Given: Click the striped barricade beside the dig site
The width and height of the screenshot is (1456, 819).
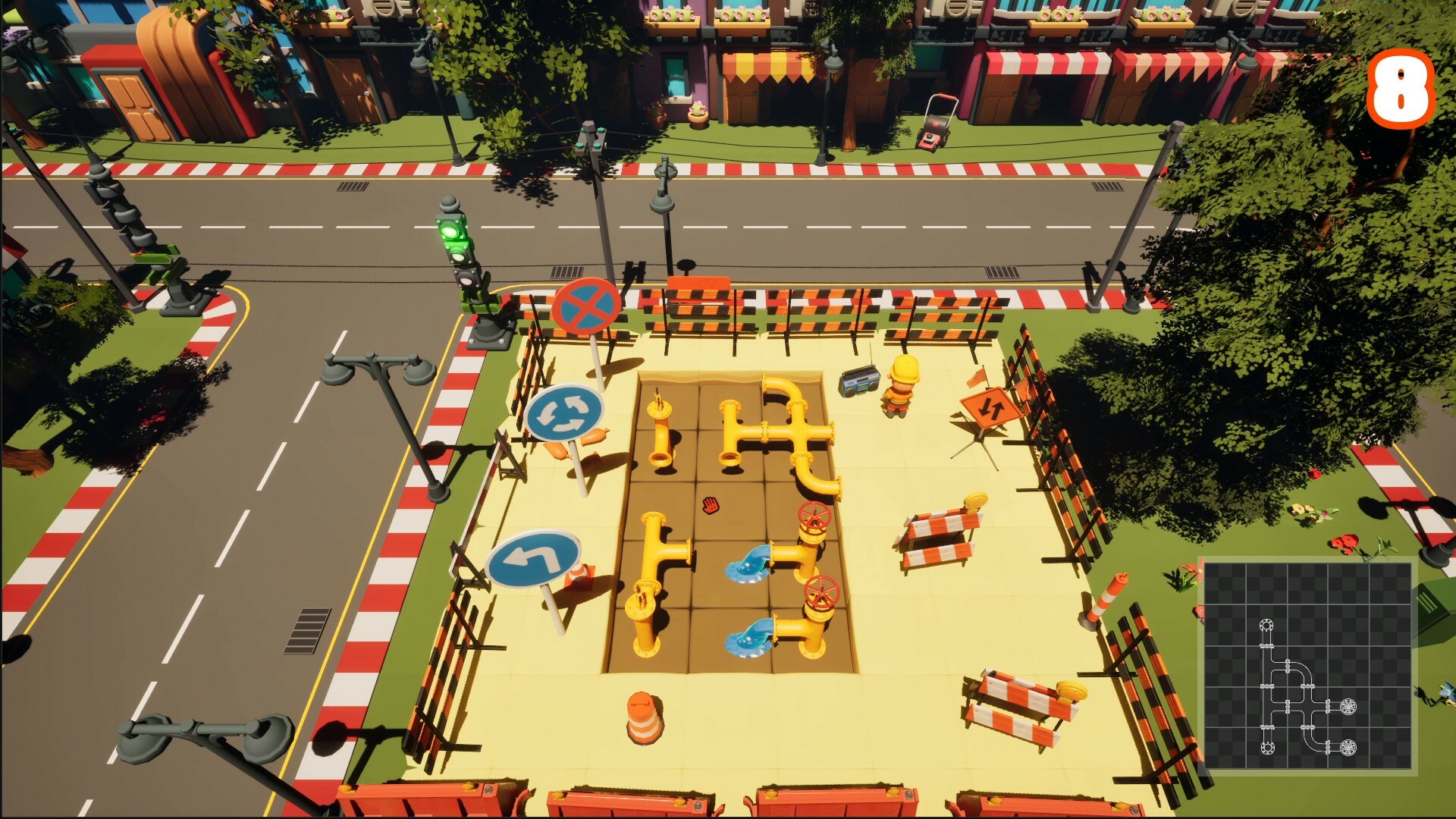Looking at the screenshot, I should (940, 531).
